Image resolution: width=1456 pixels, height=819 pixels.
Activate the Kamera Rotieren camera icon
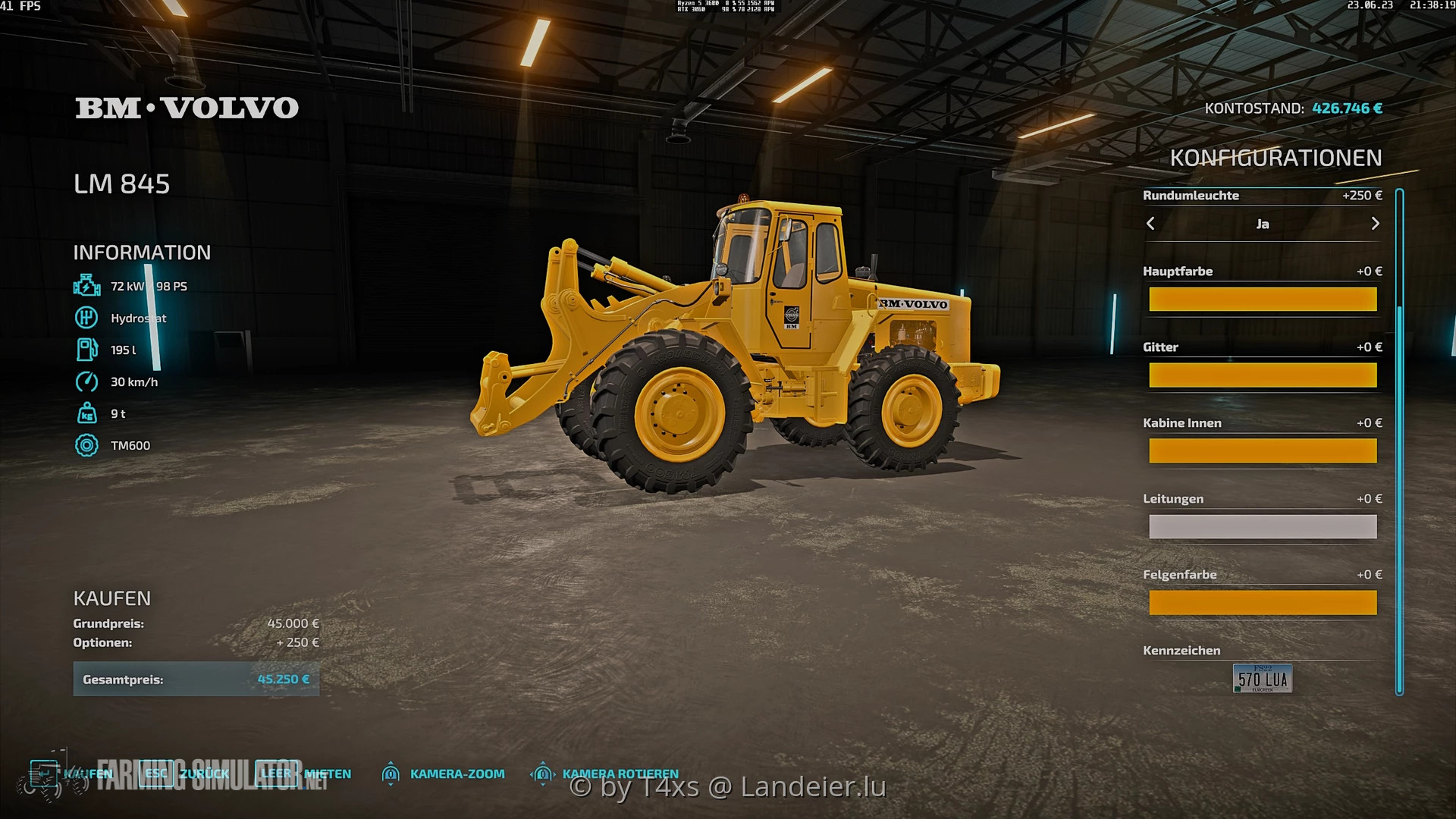[x=543, y=774]
